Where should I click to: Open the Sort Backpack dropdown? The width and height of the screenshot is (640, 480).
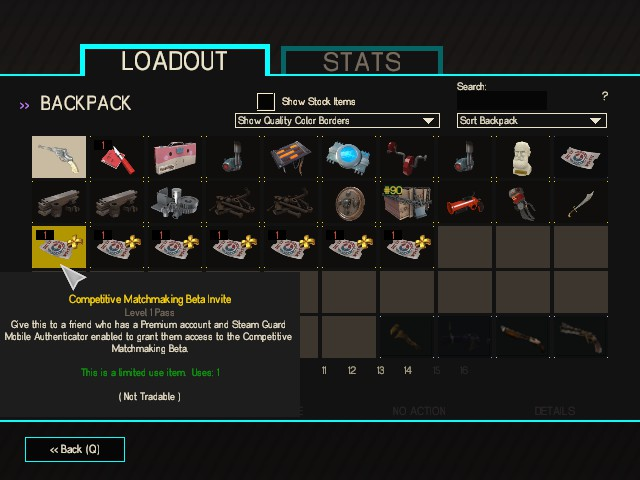[x=532, y=121]
